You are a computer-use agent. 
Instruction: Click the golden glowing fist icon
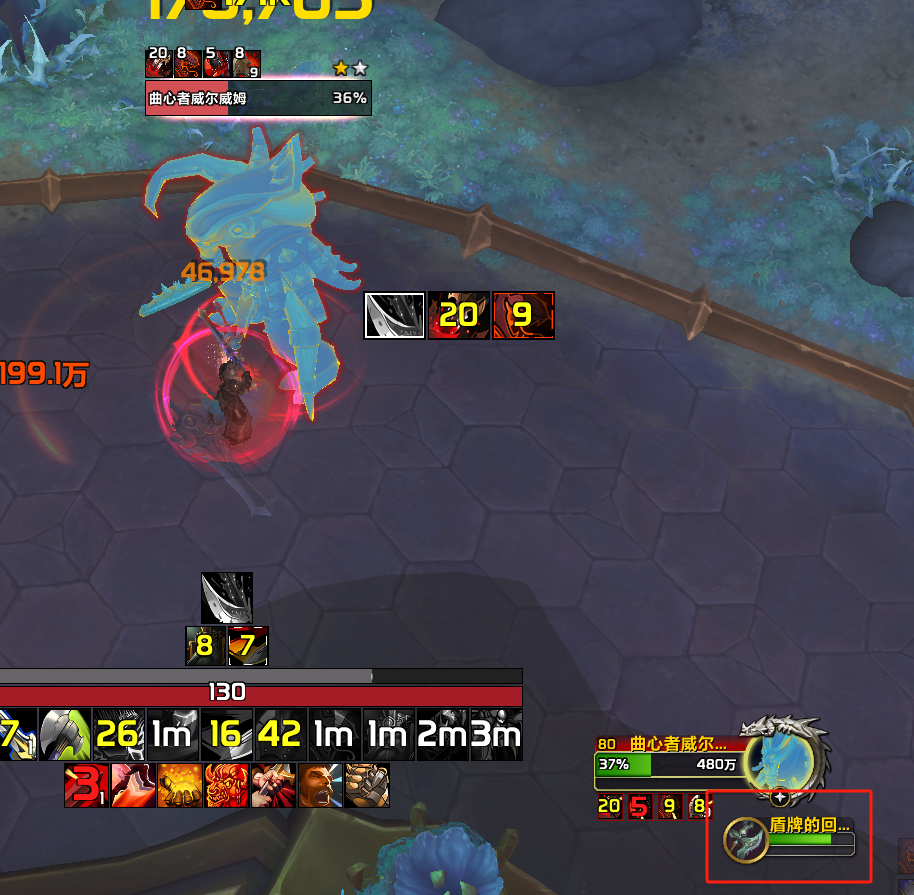pos(179,786)
